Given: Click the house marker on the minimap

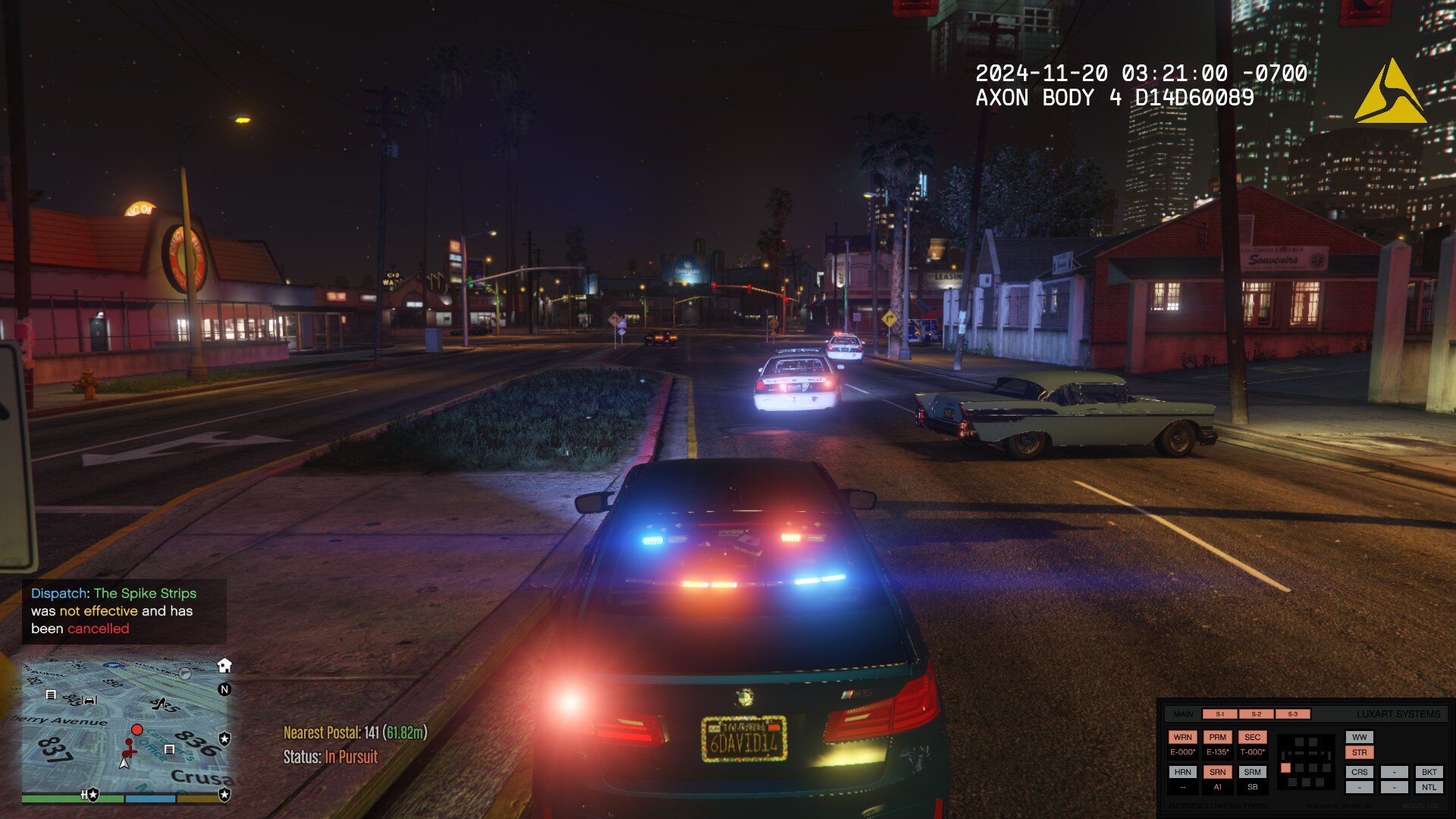Looking at the screenshot, I should point(224,666).
